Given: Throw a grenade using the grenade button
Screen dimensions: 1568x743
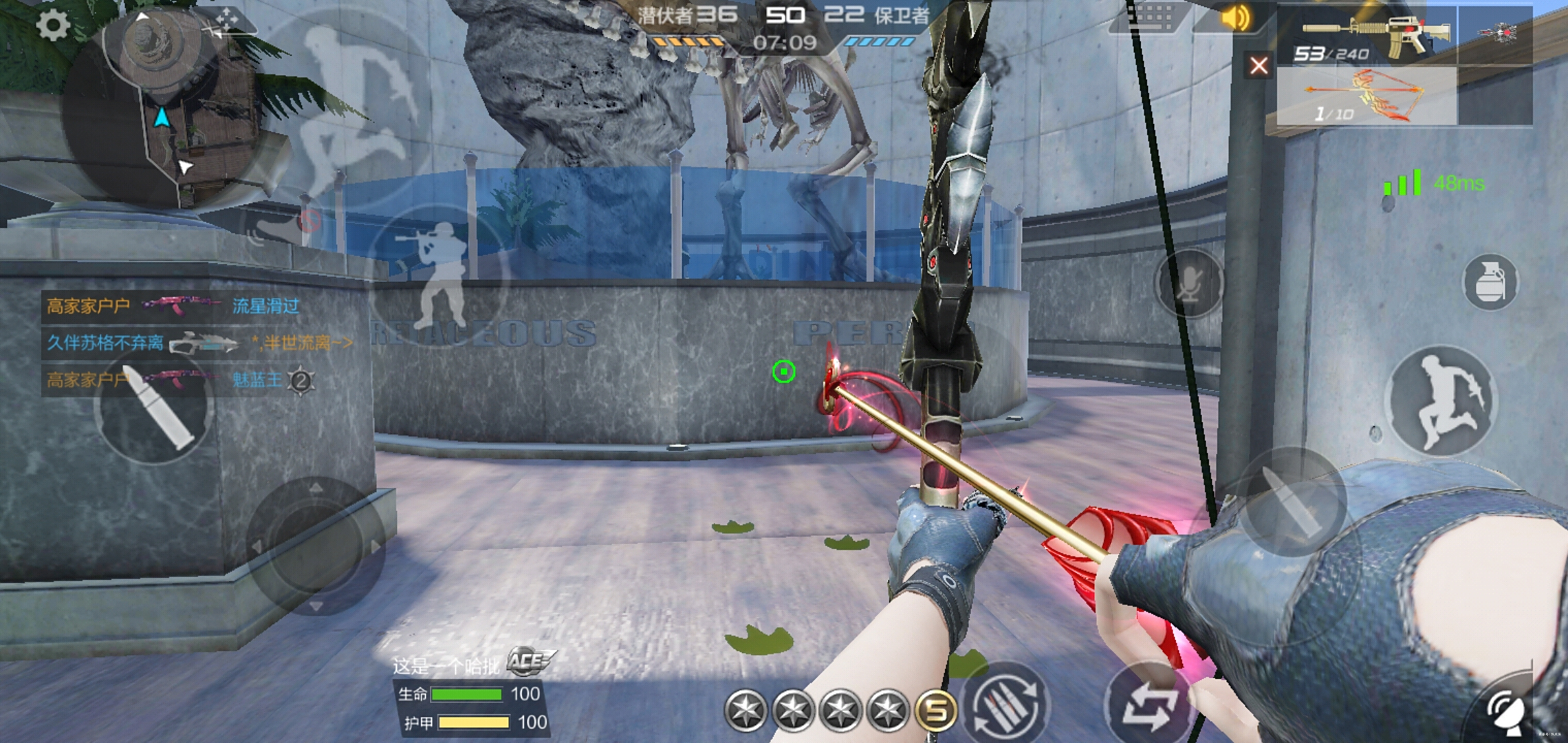Looking at the screenshot, I should coord(1490,282).
